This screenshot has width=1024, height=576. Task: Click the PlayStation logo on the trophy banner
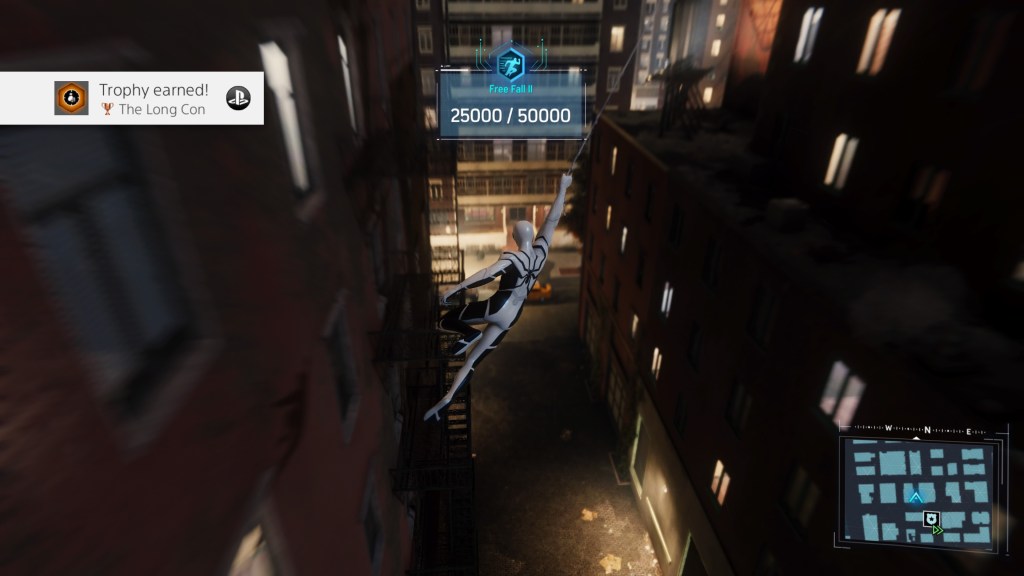tap(238, 98)
